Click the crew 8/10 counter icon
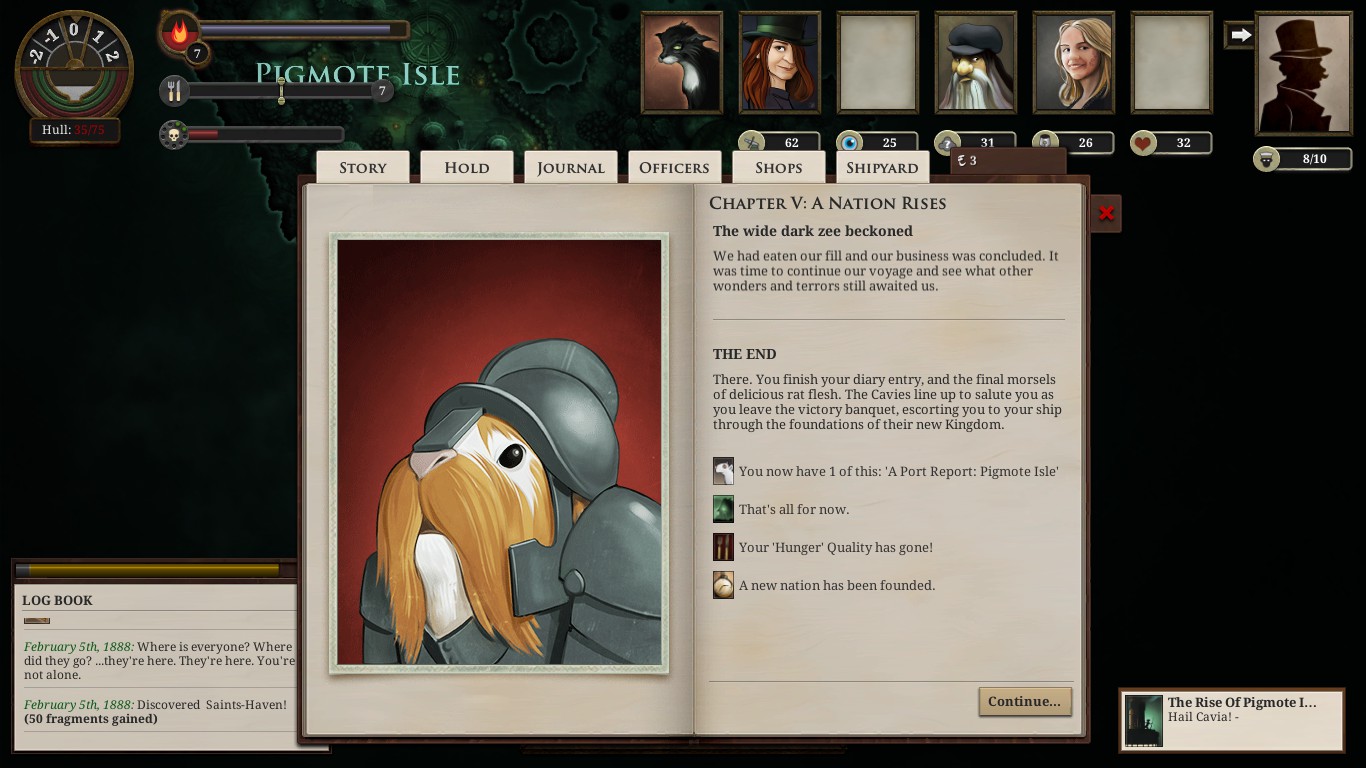 pos(1266,158)
